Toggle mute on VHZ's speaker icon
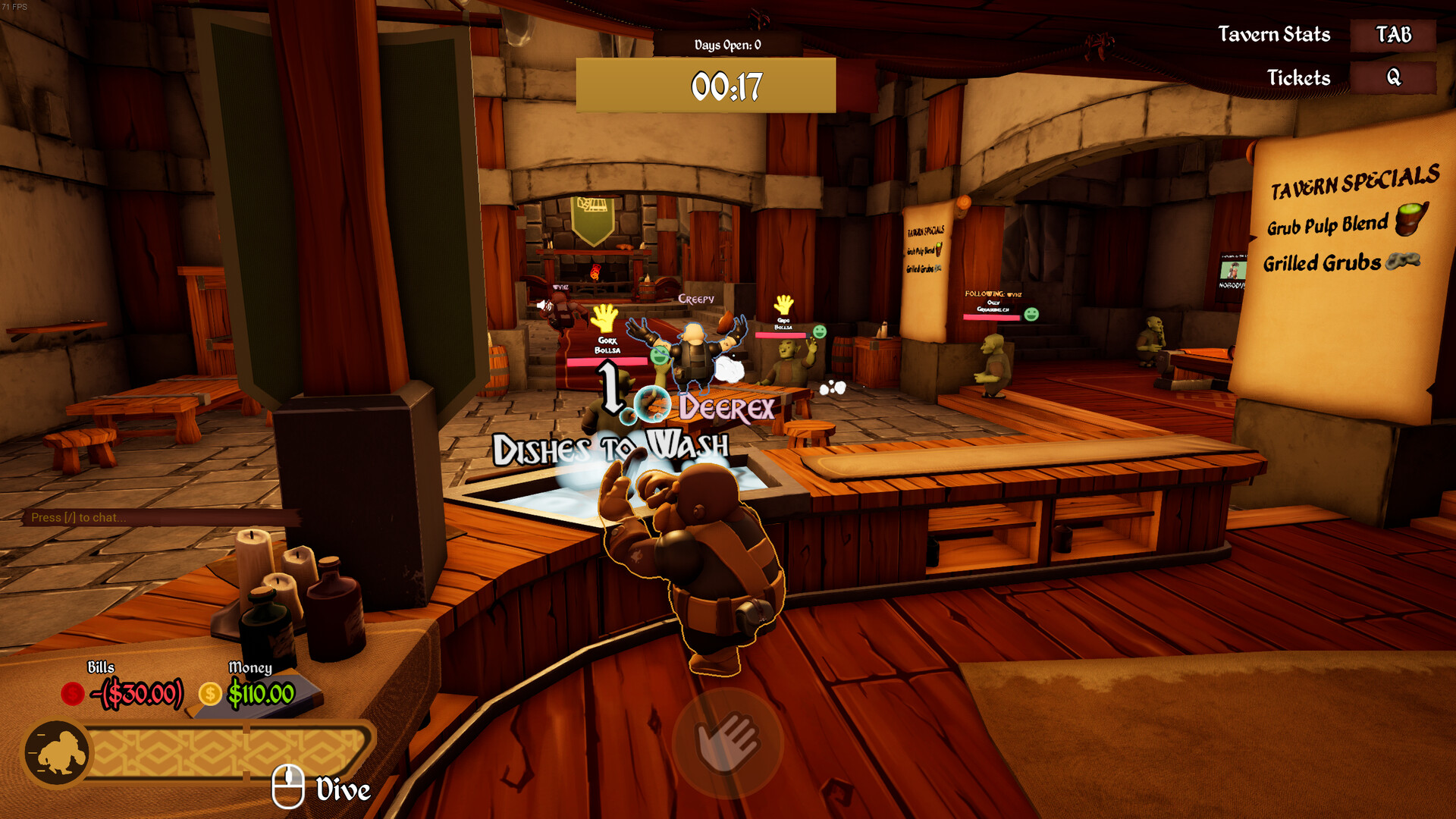 coord(543,306)
